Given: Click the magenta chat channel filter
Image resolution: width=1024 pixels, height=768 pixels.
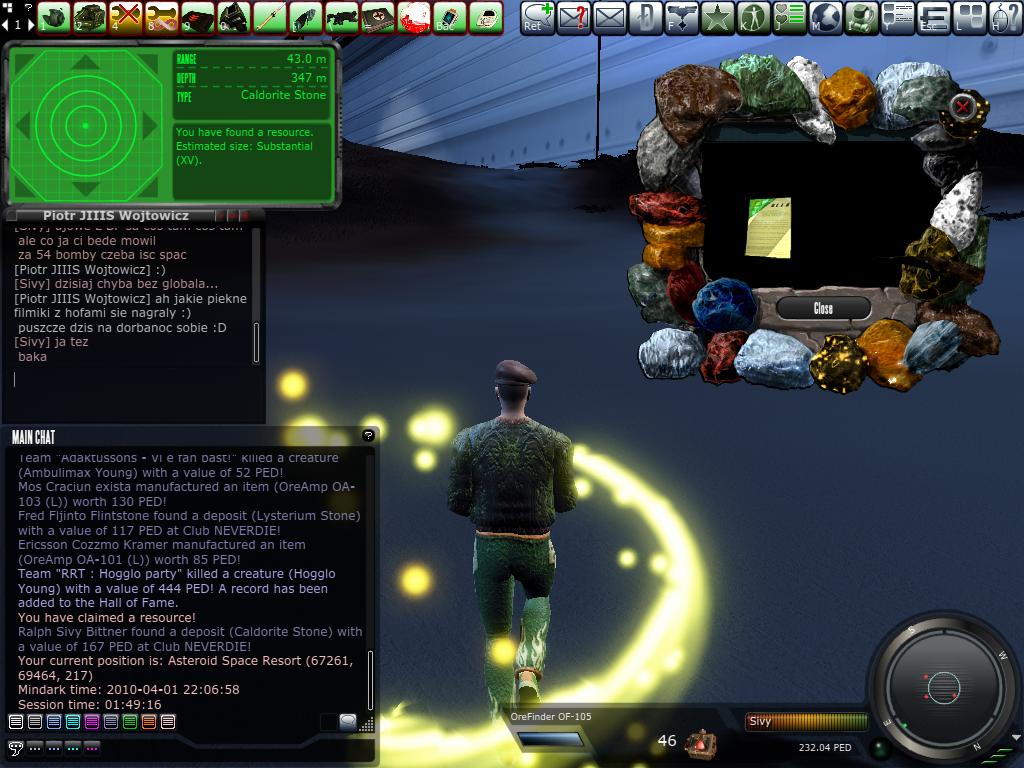Looking at the screenshot, I should pyautogui.click(x=92, y=722).
